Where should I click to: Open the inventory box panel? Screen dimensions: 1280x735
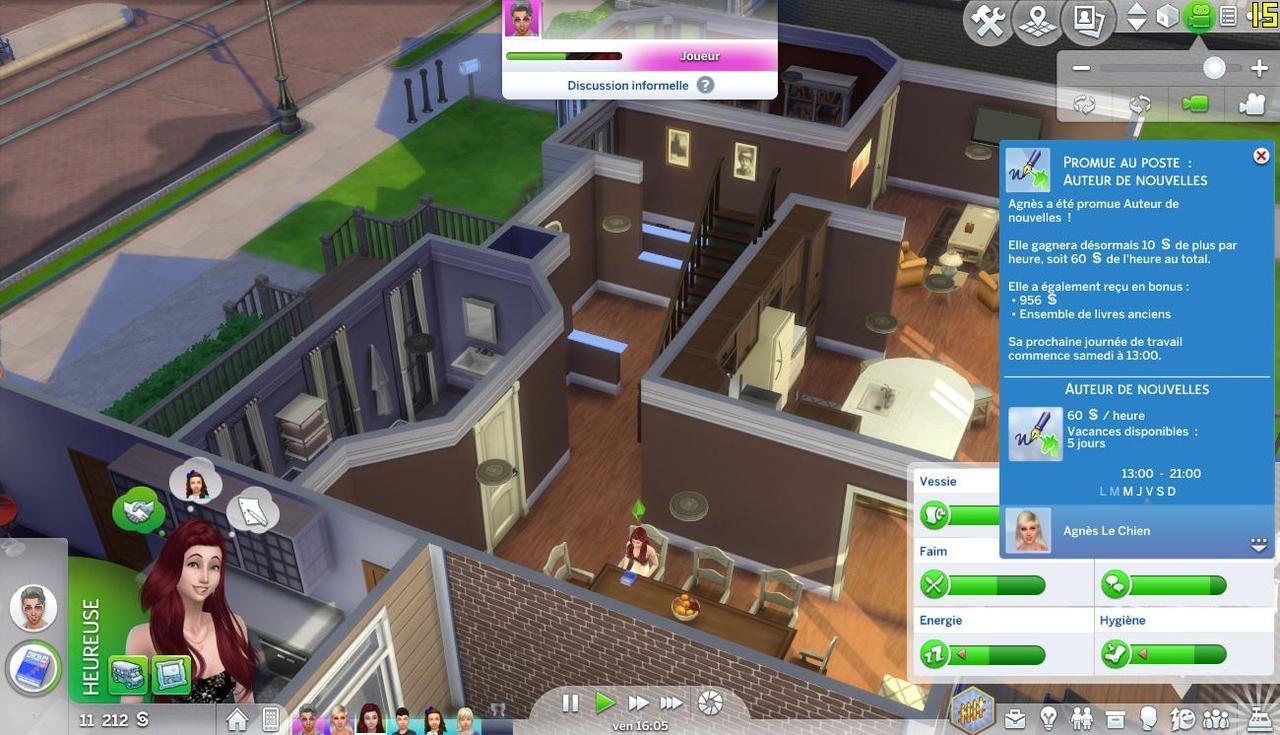pyautogui.click(x=1115, y=717)
